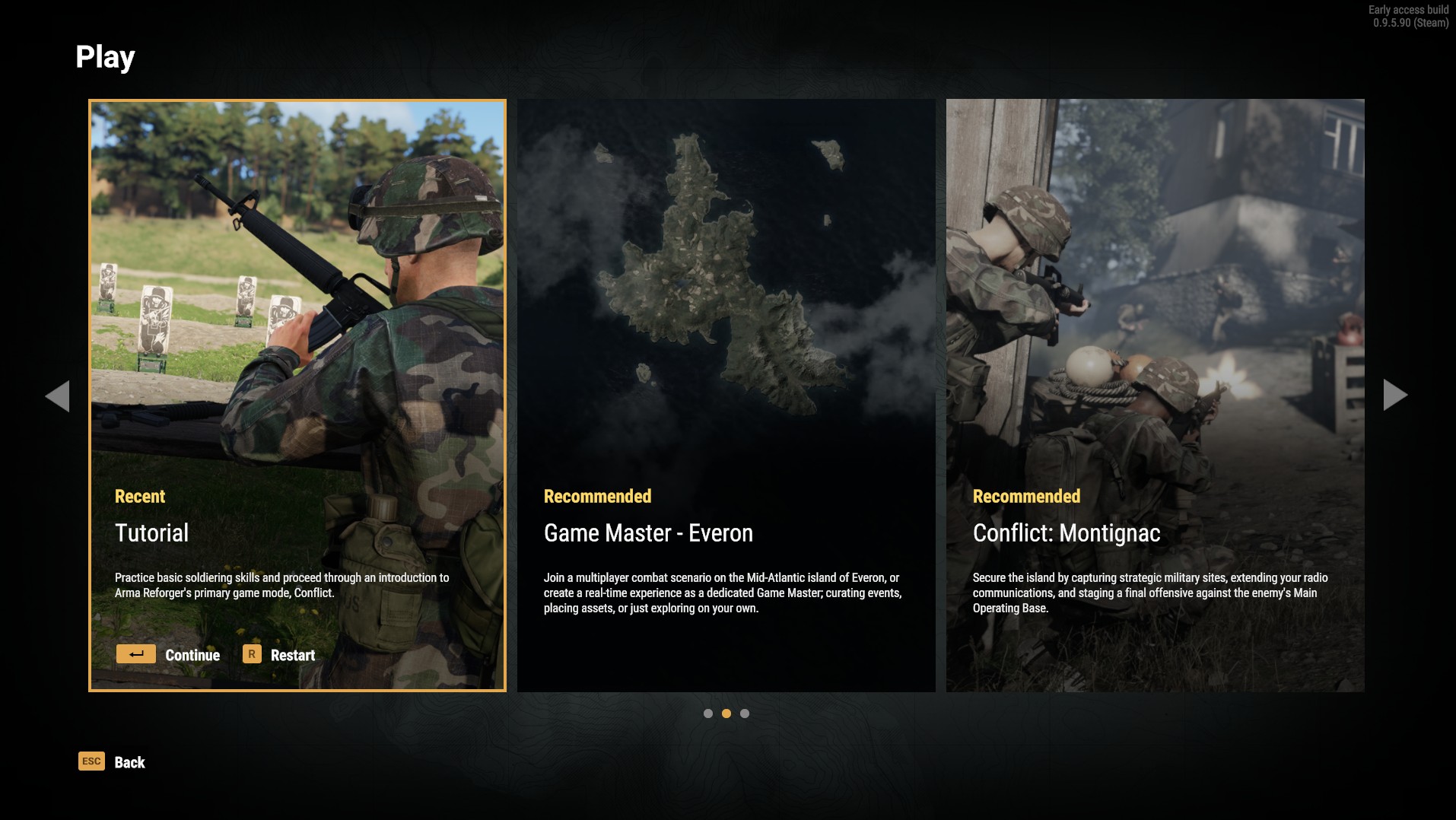Restart the Tutorial scenario
Screen dimensions: 1456x820
[x=279, y=655]
